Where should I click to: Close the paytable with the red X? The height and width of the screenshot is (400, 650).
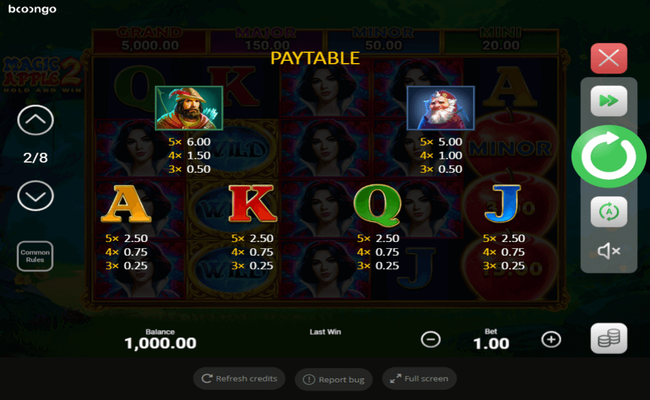pos(608,57)
